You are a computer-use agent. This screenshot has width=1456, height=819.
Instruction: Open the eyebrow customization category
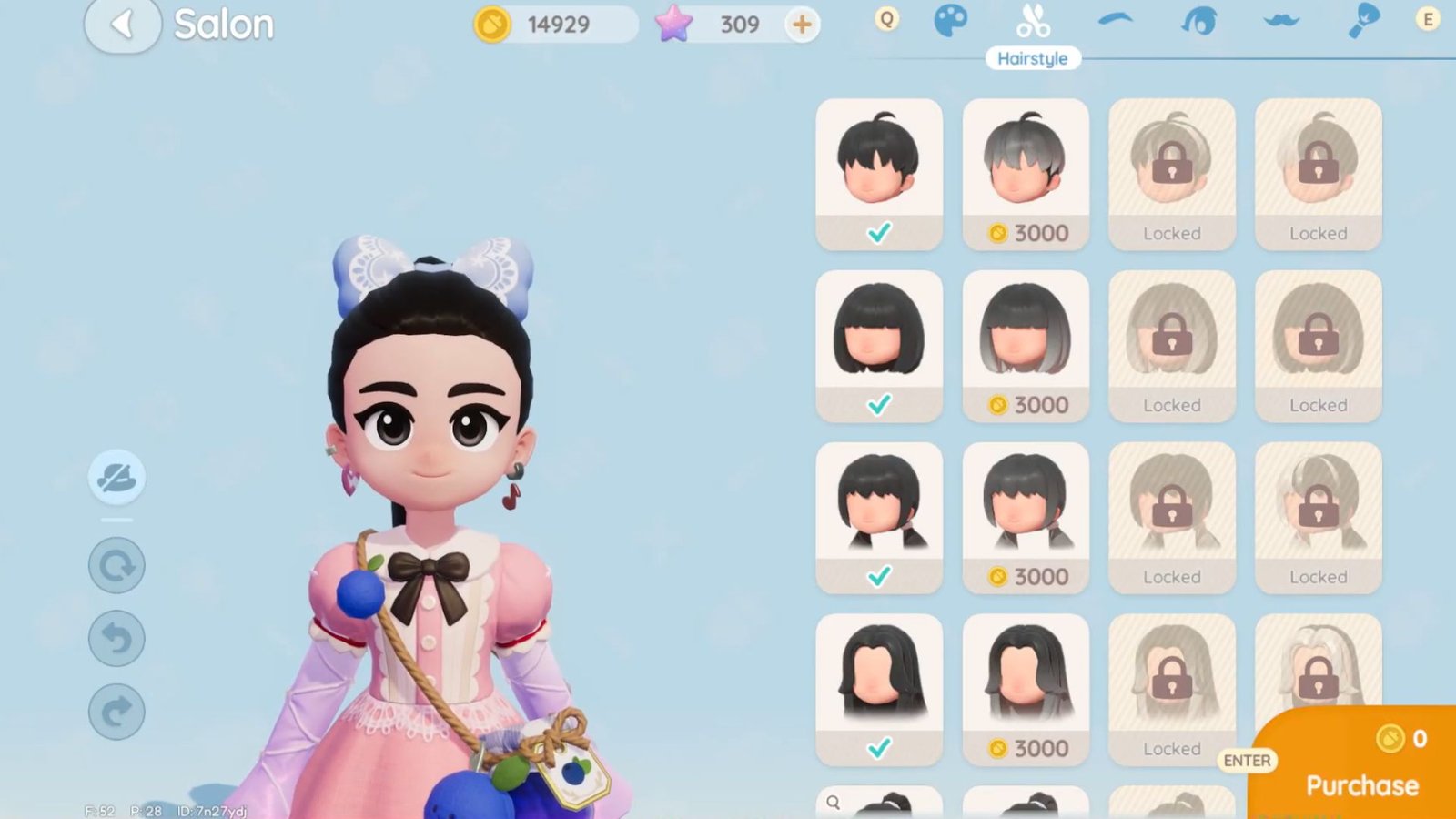1116,20
